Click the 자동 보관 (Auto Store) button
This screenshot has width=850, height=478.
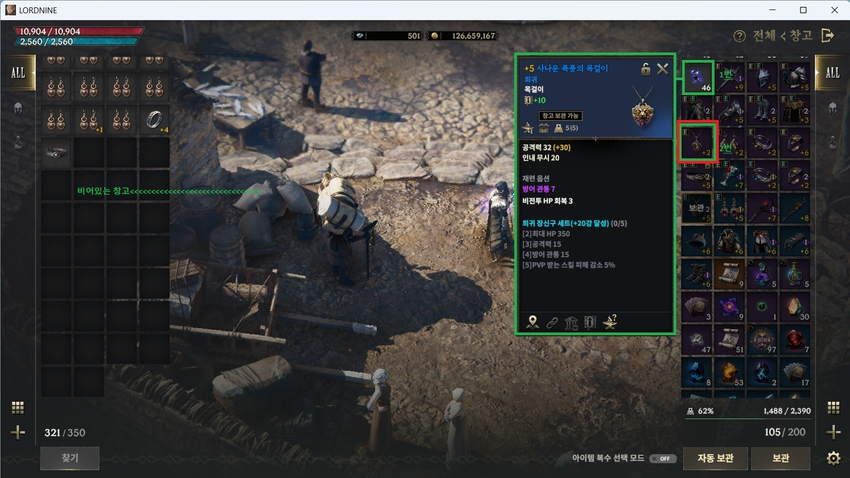pos(717,459)
